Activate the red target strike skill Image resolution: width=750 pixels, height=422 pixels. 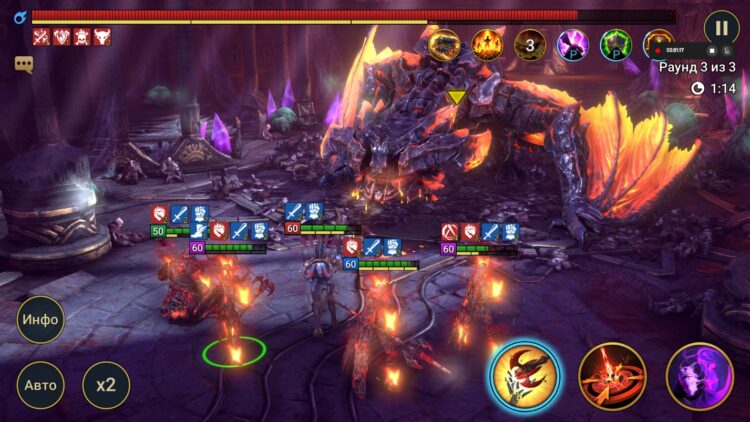tap(612, 376)
